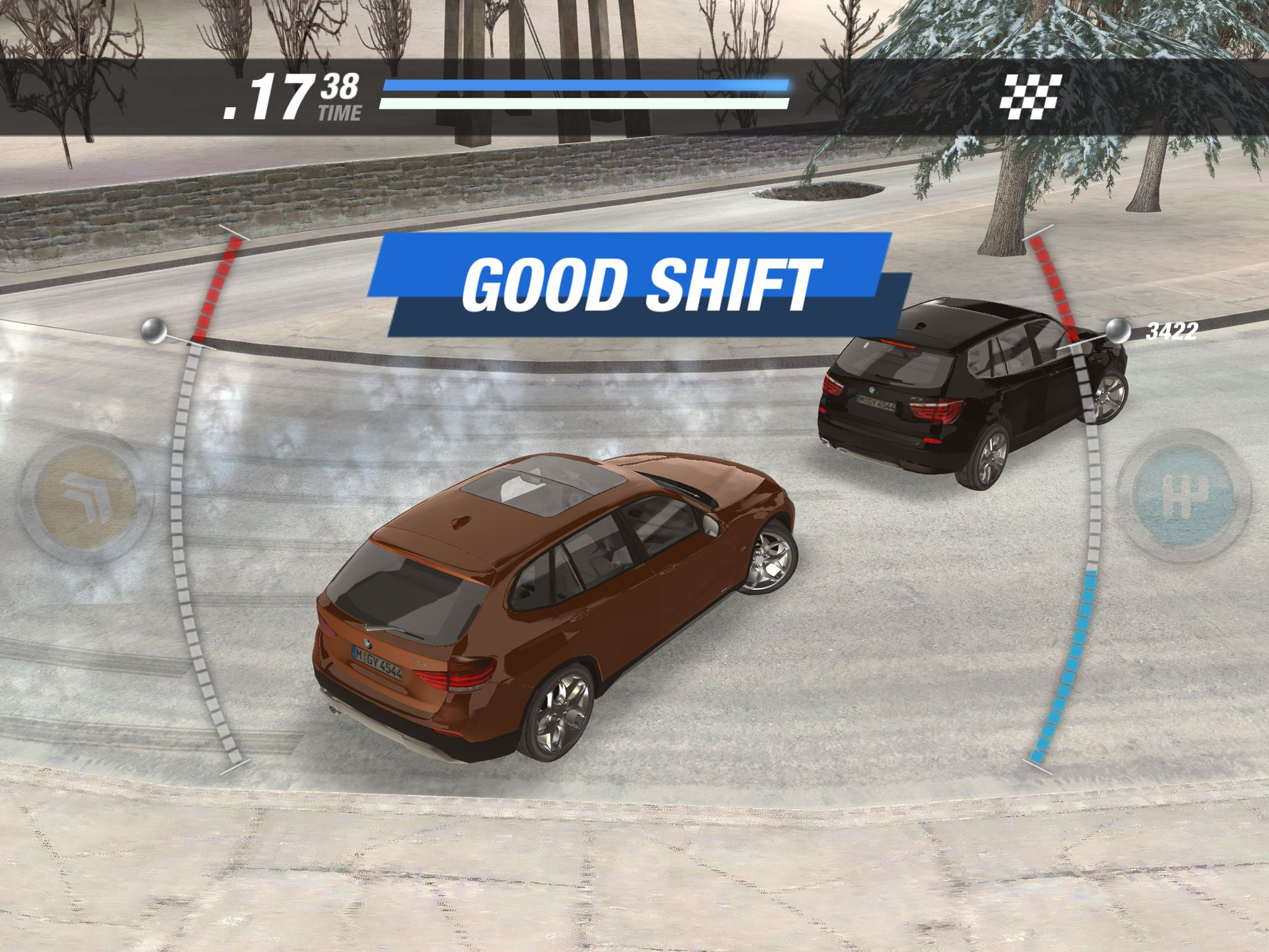This screenshot has width=1269, height=952.
Task: Hit the gear shift button
Action: [x=1184, y=495]
